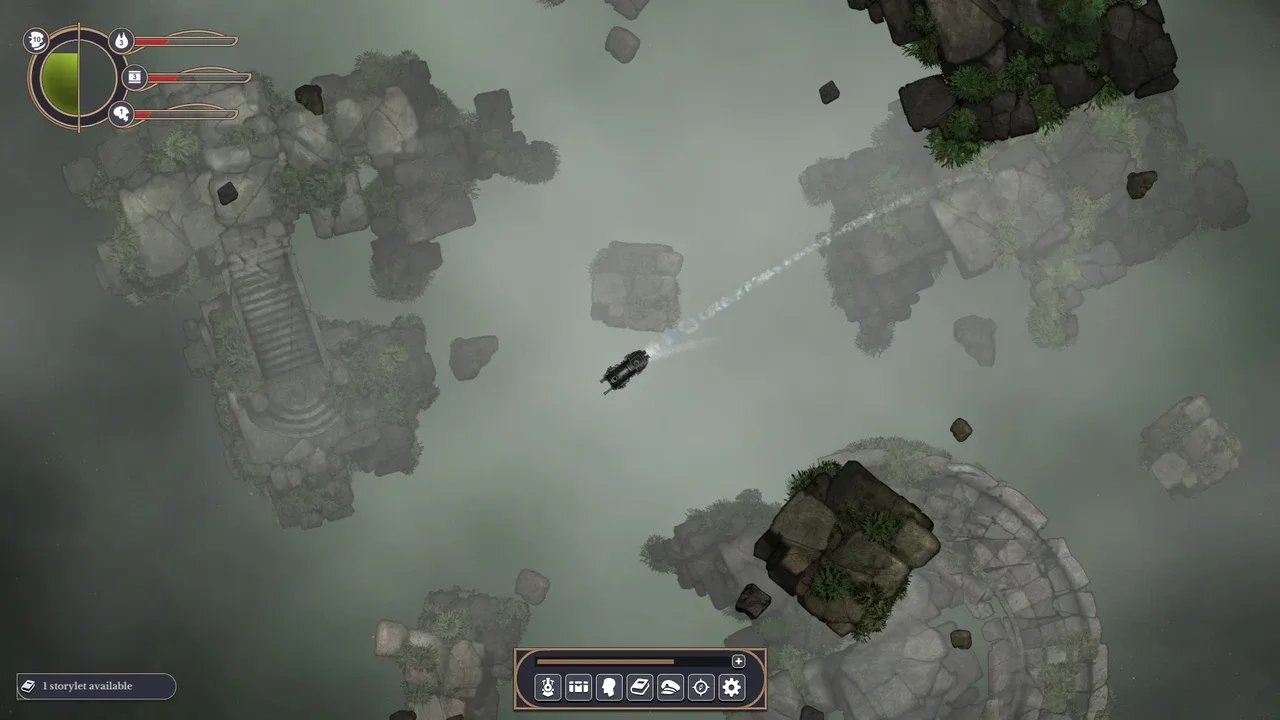Open the game settings gear

point(732,687)
